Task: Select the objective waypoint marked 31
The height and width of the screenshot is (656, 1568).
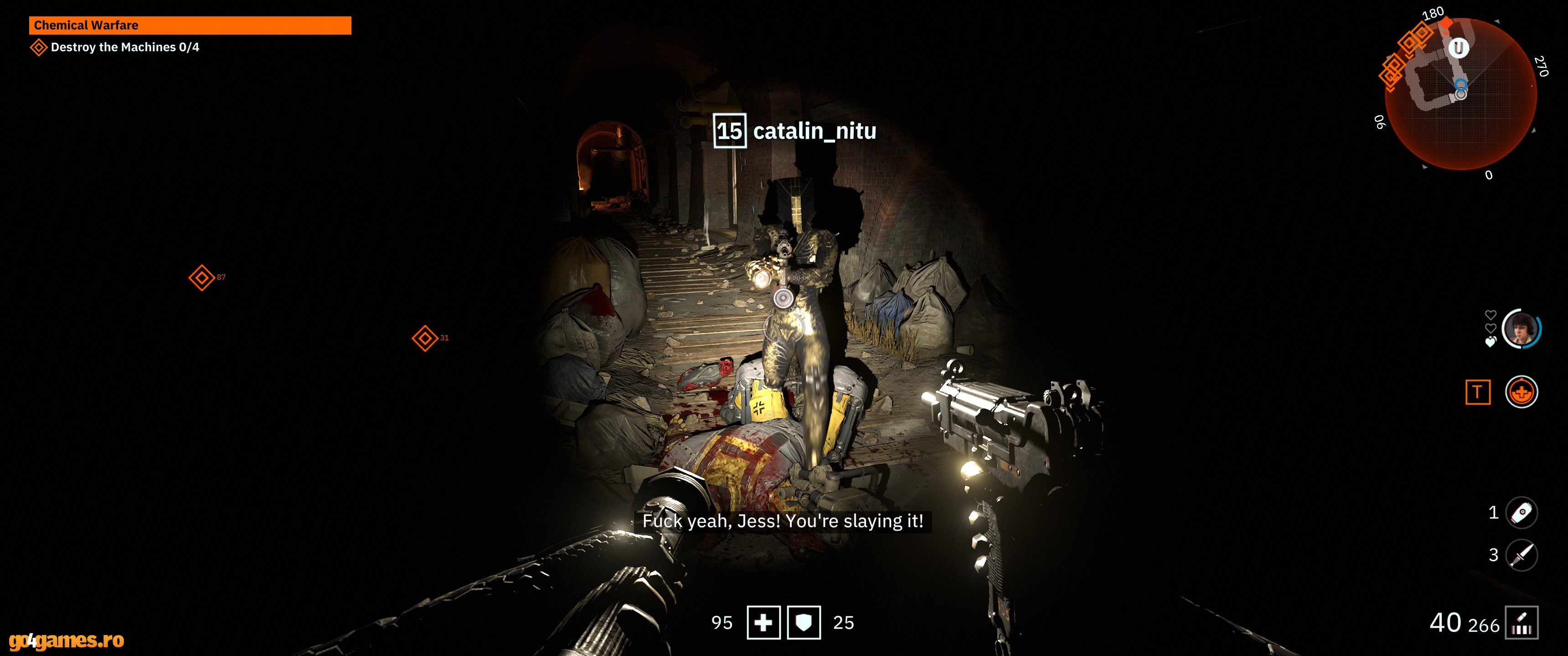Action: click(x=424, y=338)
